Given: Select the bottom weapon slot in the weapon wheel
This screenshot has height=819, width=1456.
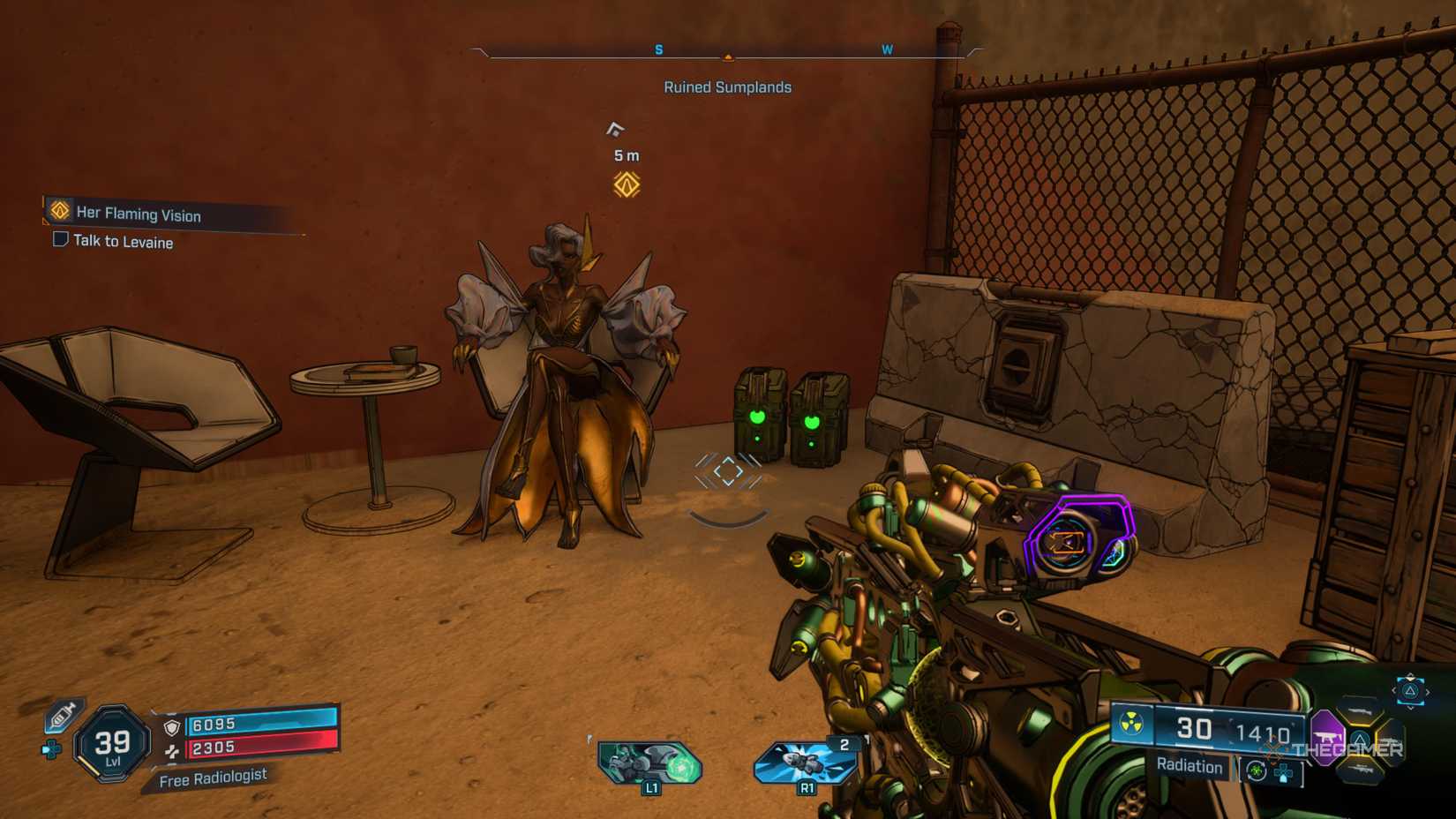Looking at the screenshot, I should coord(1360,770).
